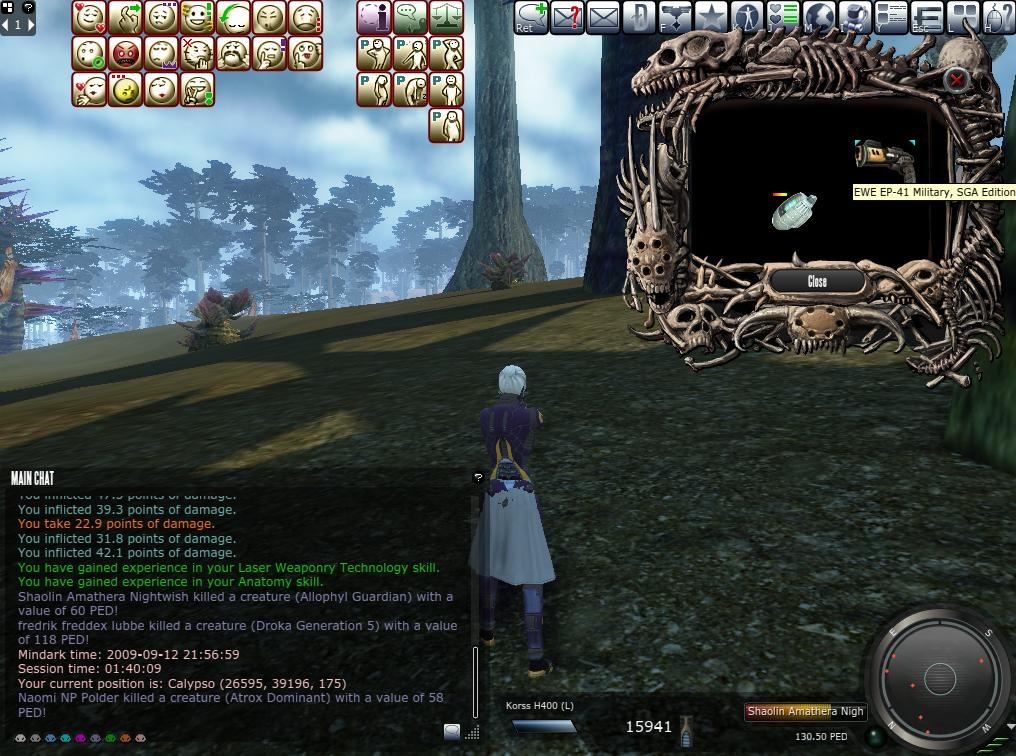1016x756 pixels.
Task: Open the trade scales action icon
Action: pos(447,18)
